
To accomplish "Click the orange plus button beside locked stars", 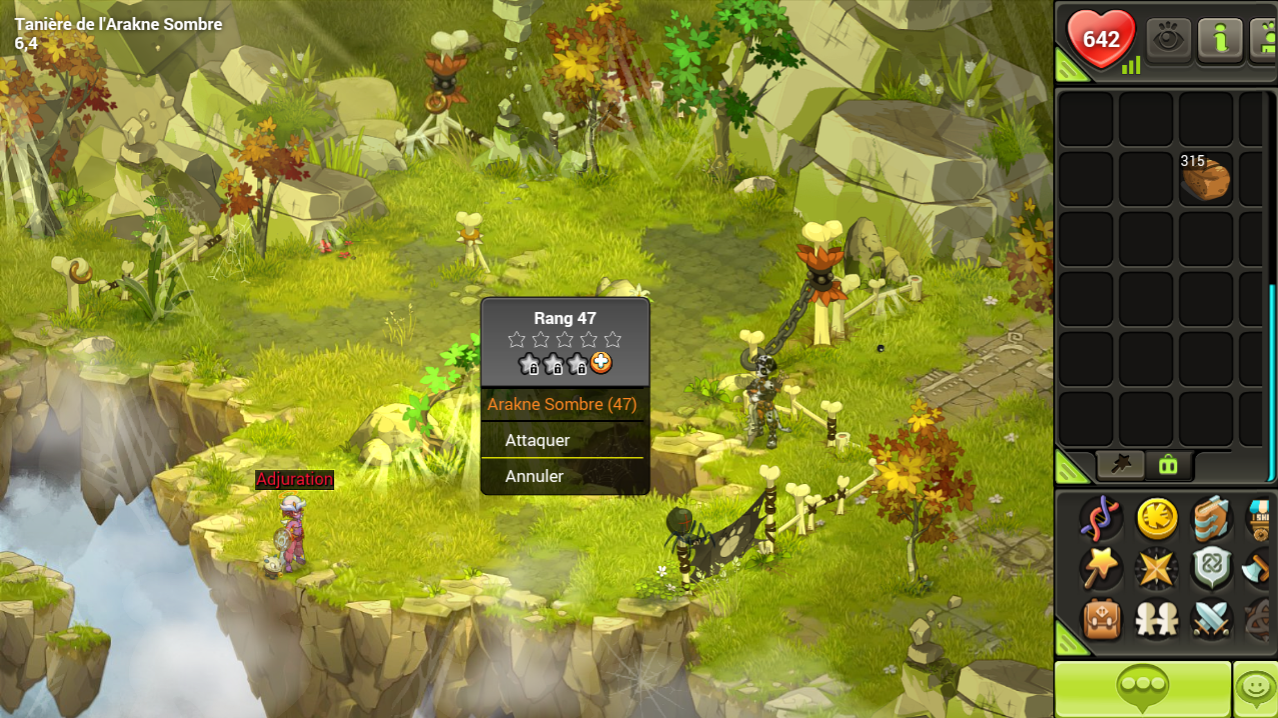I will coord(601,364).
